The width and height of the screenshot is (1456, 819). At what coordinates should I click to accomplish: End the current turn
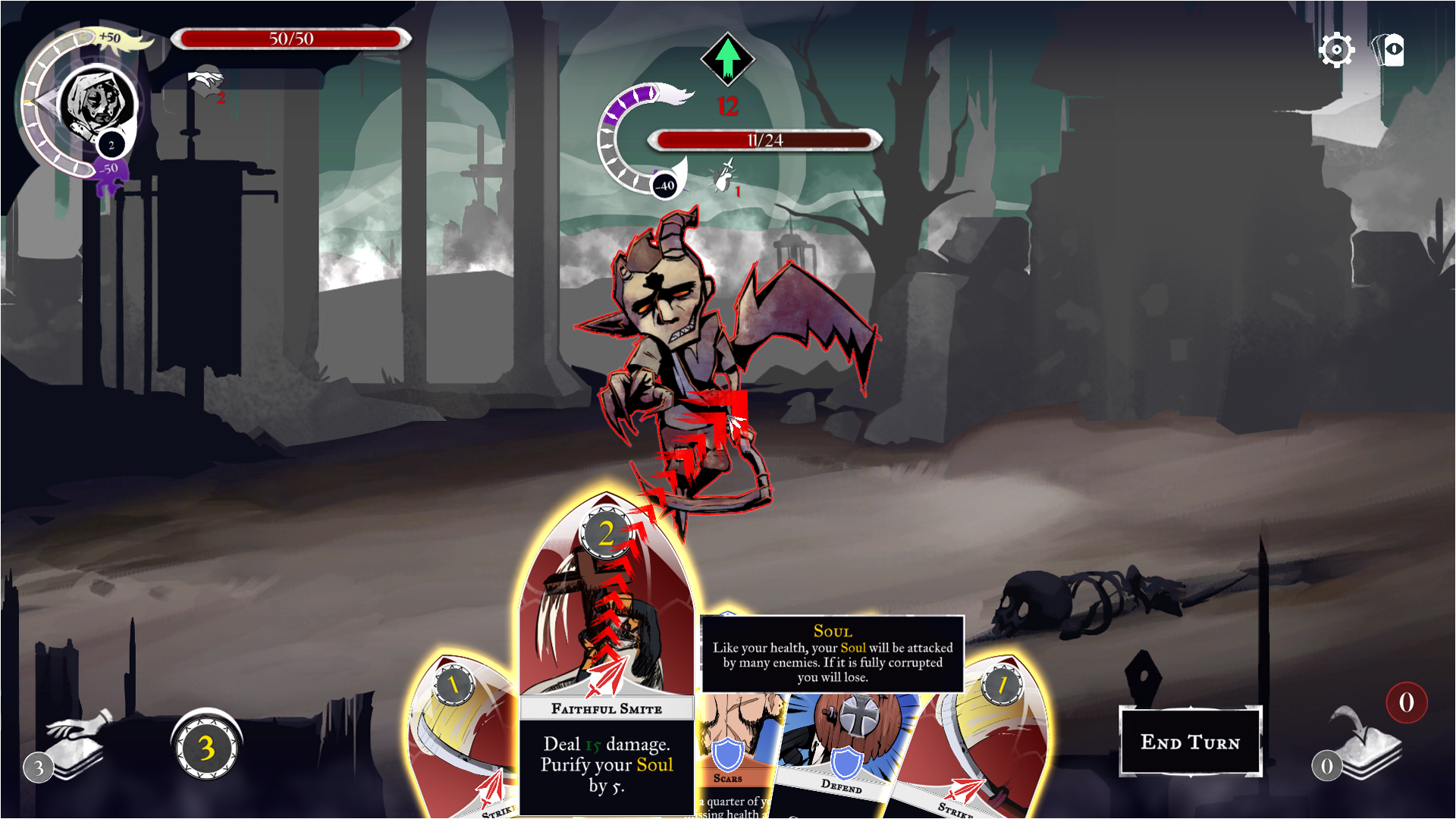coord(1190,742)
